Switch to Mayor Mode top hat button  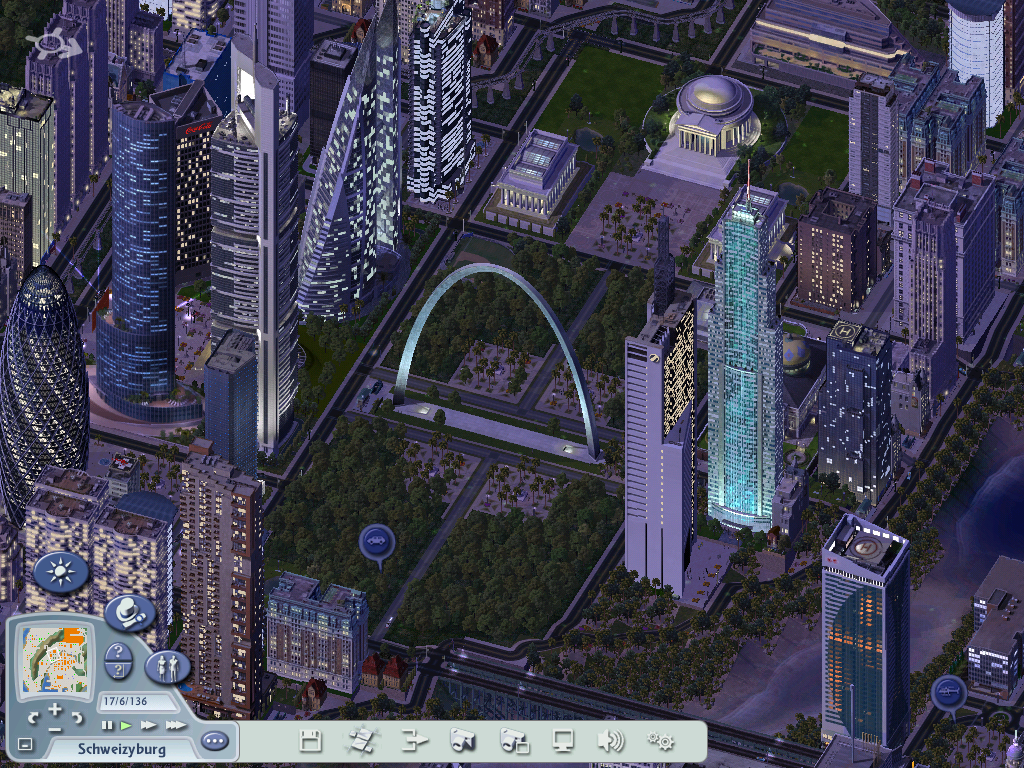[x=129, y=612]
